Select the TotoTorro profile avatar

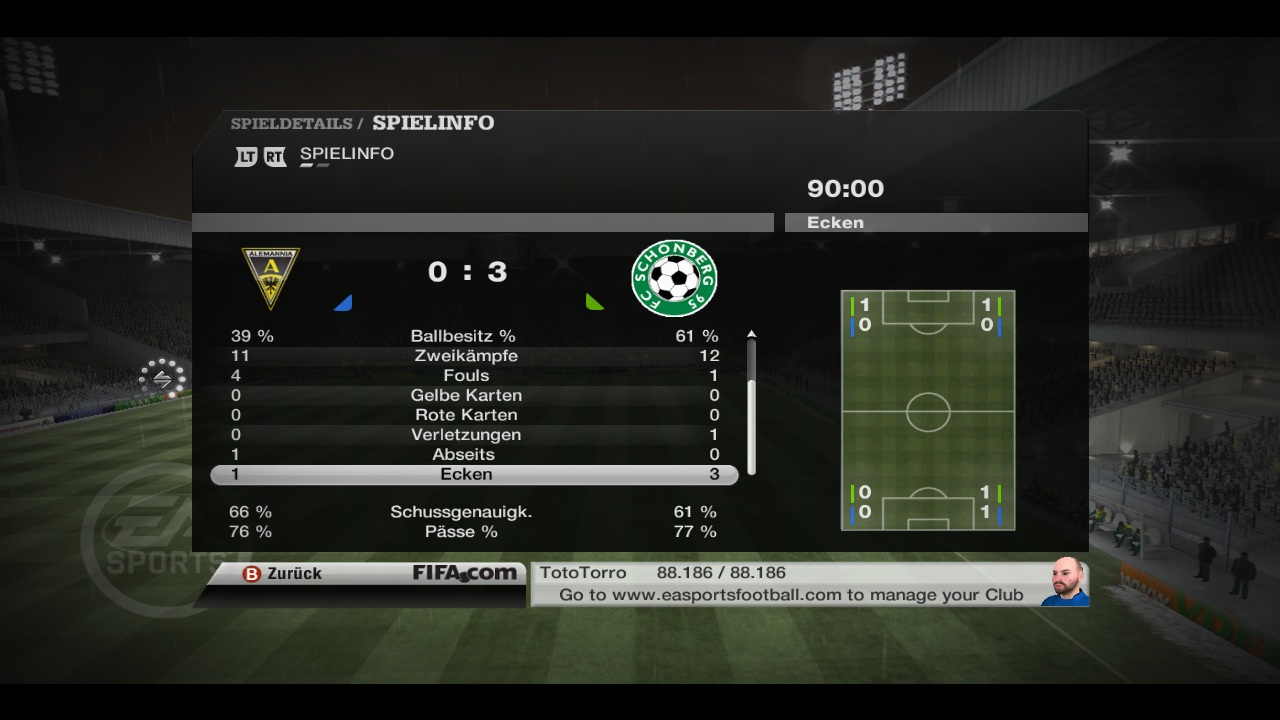point(1065,582)
